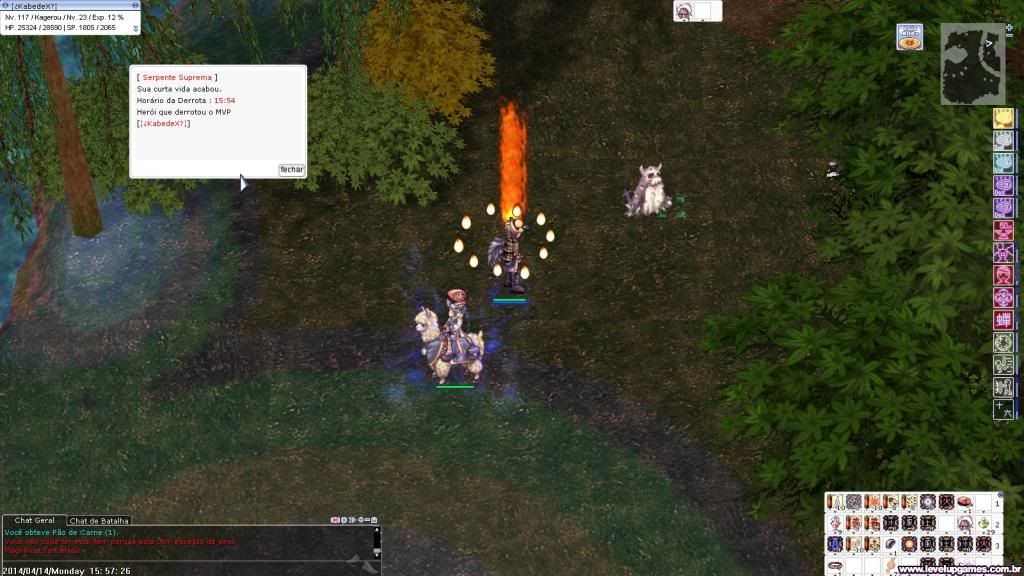
Task: Use the green potion in hotbar row 2
Action: [982, 523]
